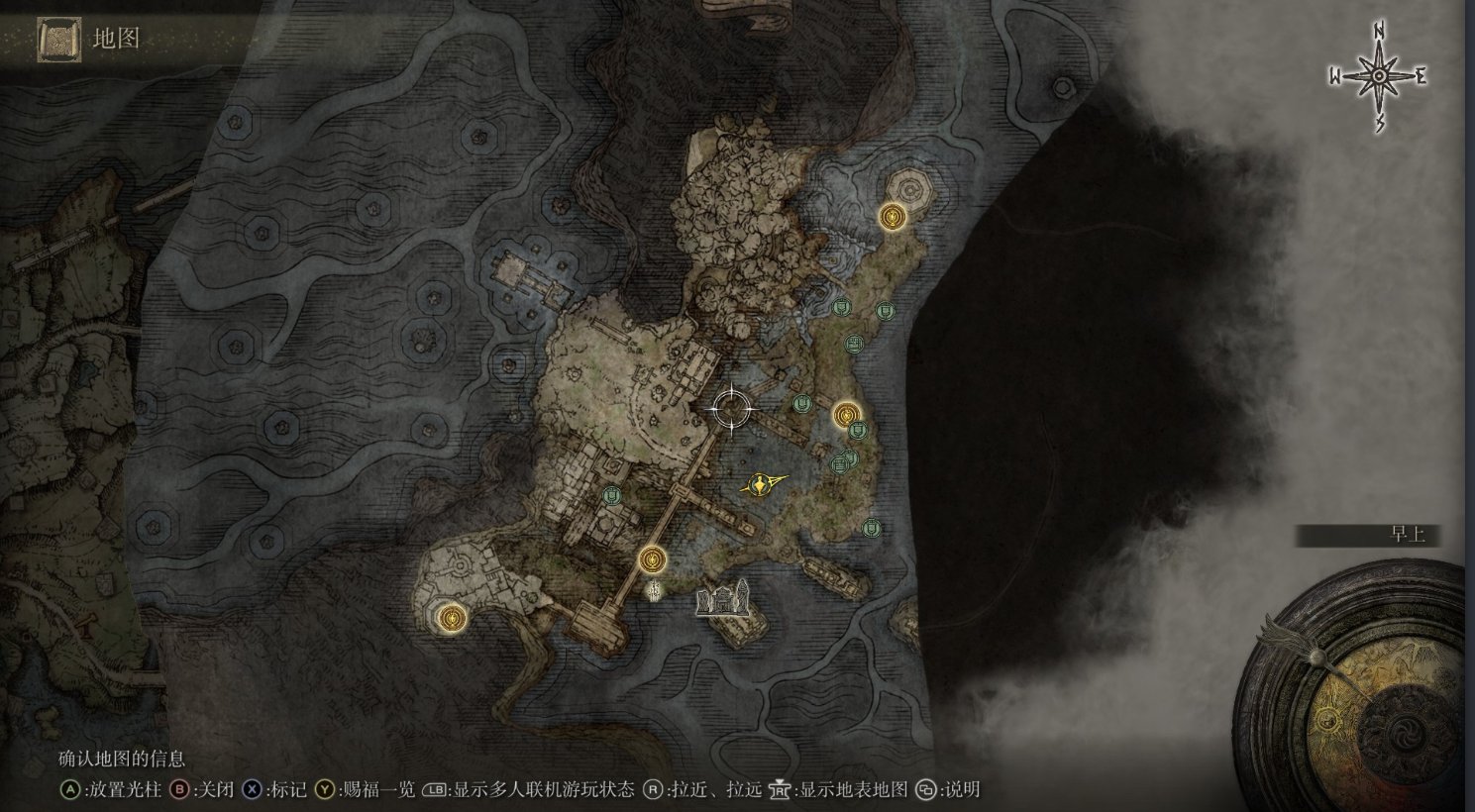1475x812 pixels.
Task: Select the silver ruins landmark icon
Action: (x=723, y=599)
